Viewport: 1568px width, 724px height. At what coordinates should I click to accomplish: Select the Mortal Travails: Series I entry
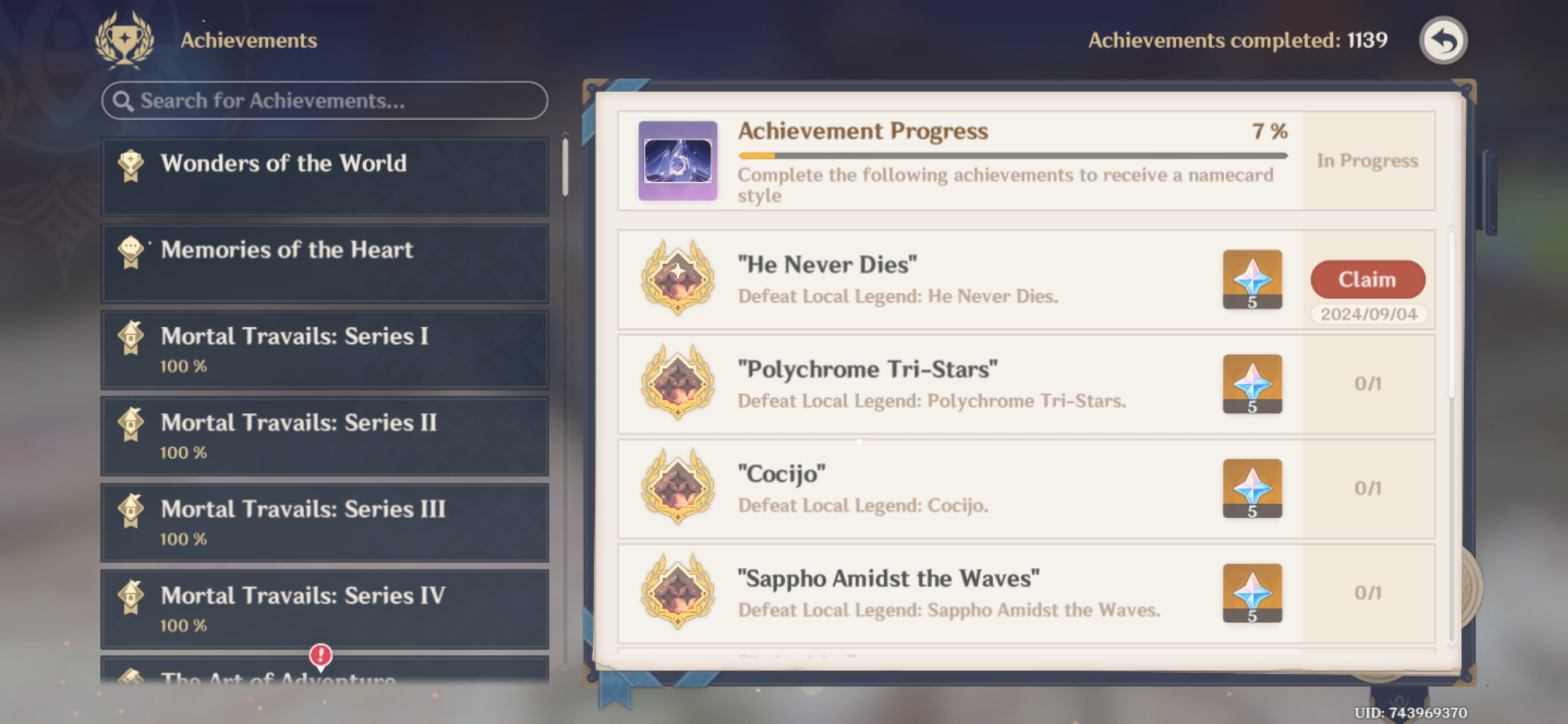point(324,349)
